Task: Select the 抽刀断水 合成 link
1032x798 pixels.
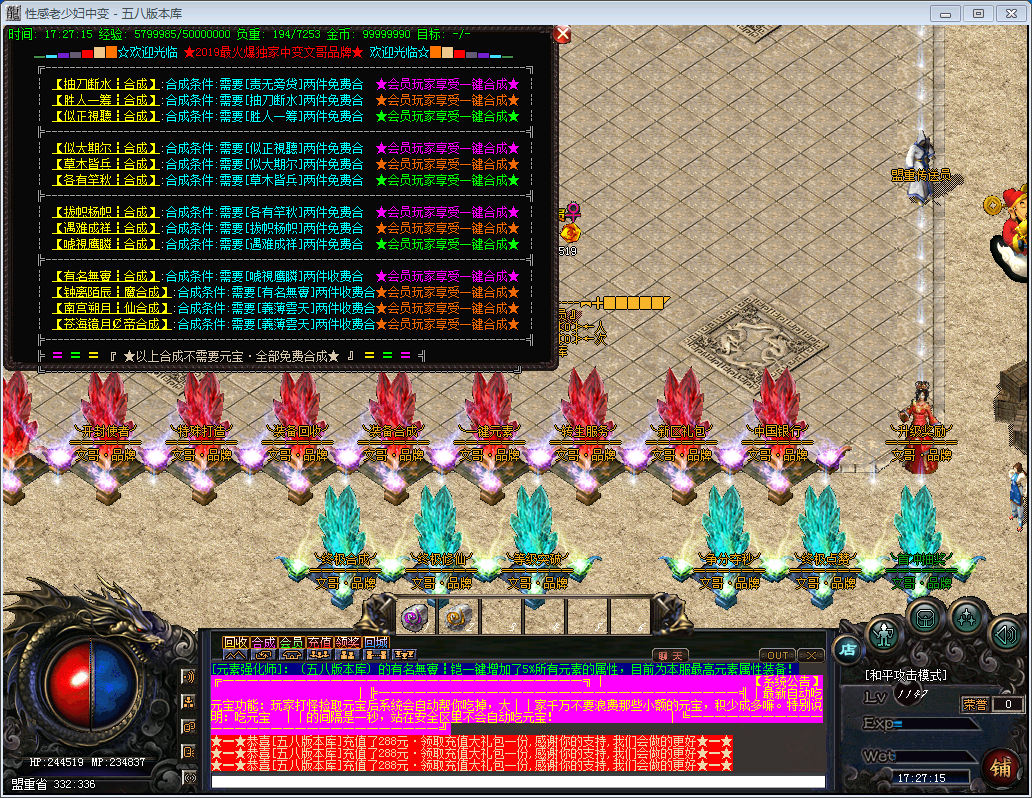Action: coord(105,84)
